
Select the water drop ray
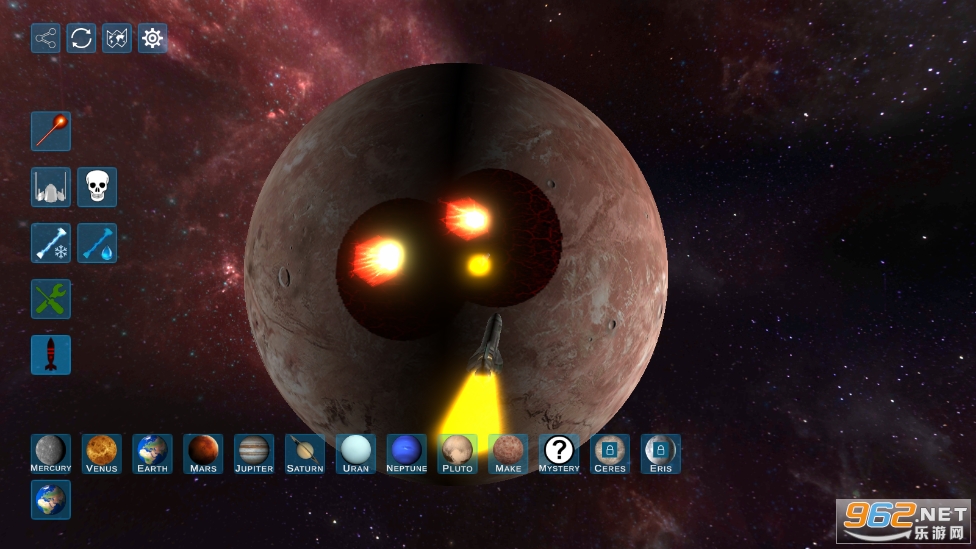click(97, 243)
